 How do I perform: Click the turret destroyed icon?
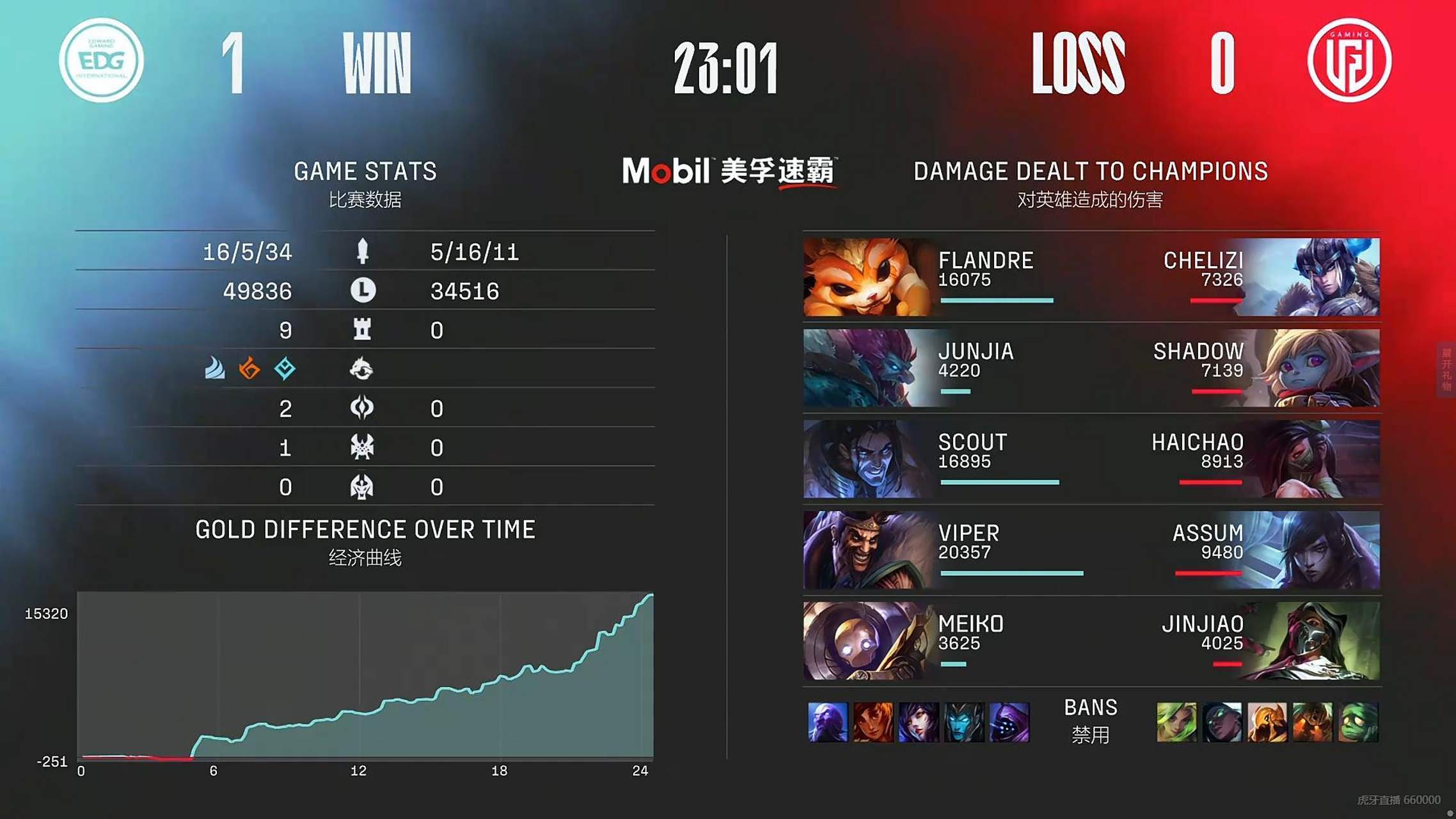[361, 330]
